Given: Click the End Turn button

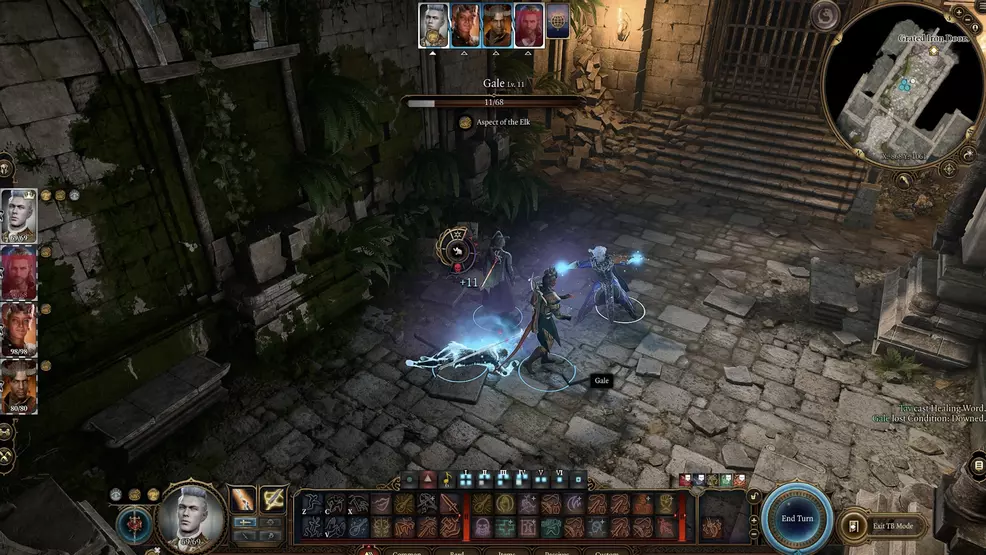Looking at the screenshot, I should pyautogui.click(x=796, y=518).
